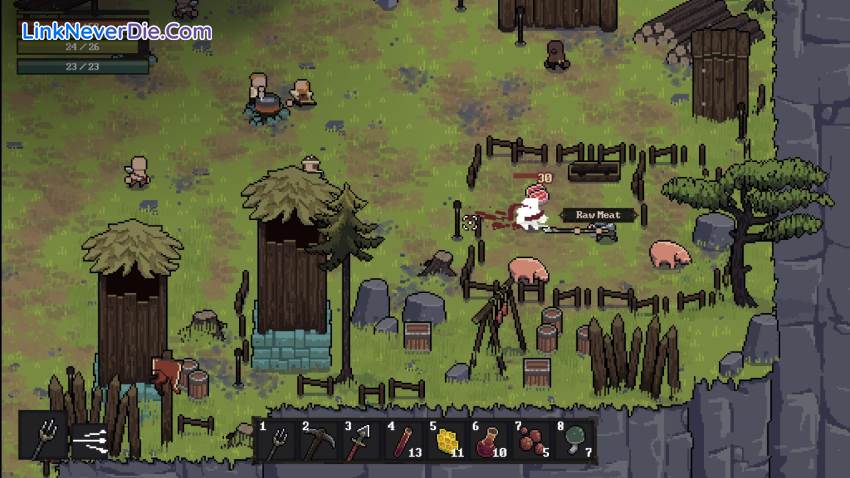The image size is (850, 478).
Task: Click the equipped pitchfork weapon icon
Action: (x=44, y=436)
